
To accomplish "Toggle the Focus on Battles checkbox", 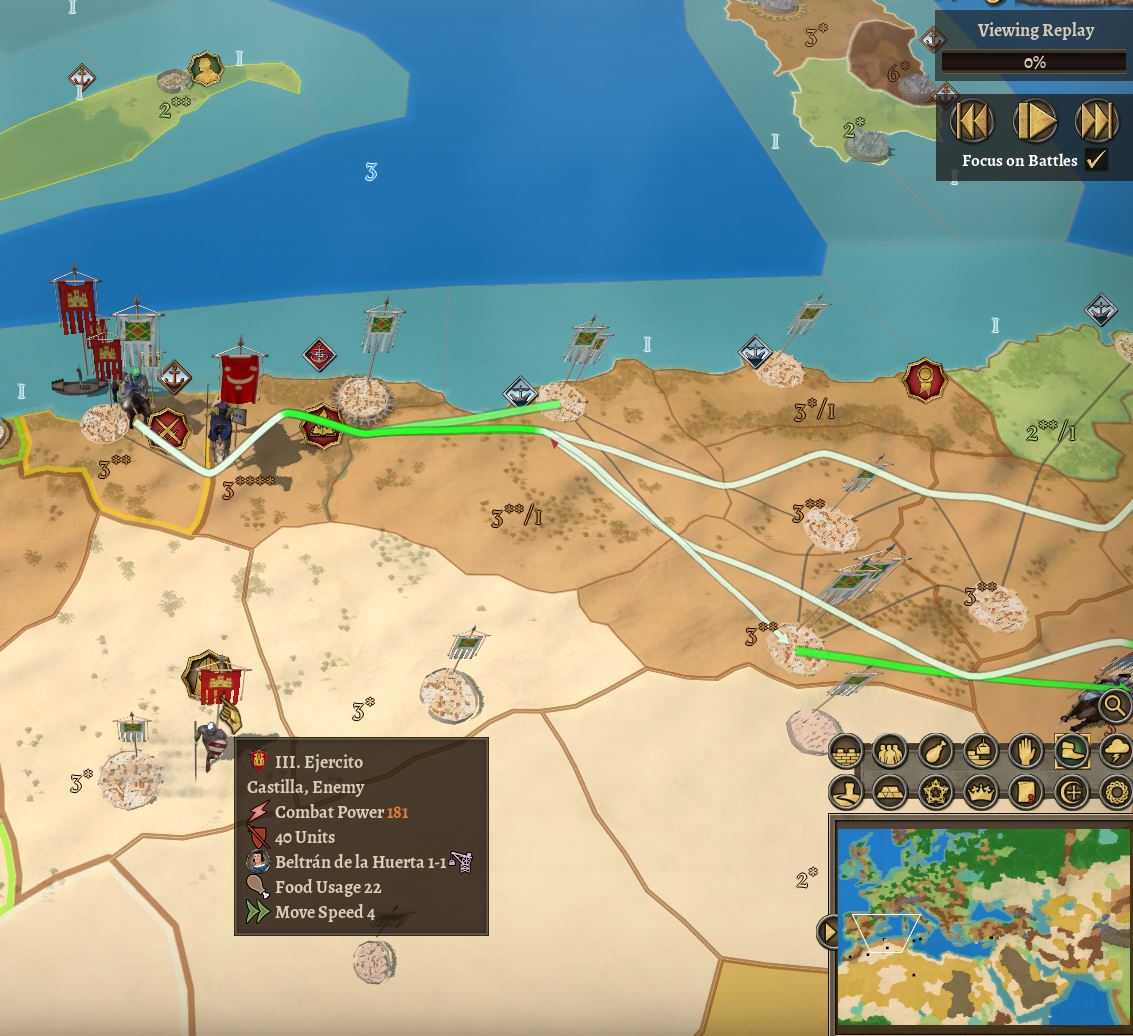I will point(1097,160).
